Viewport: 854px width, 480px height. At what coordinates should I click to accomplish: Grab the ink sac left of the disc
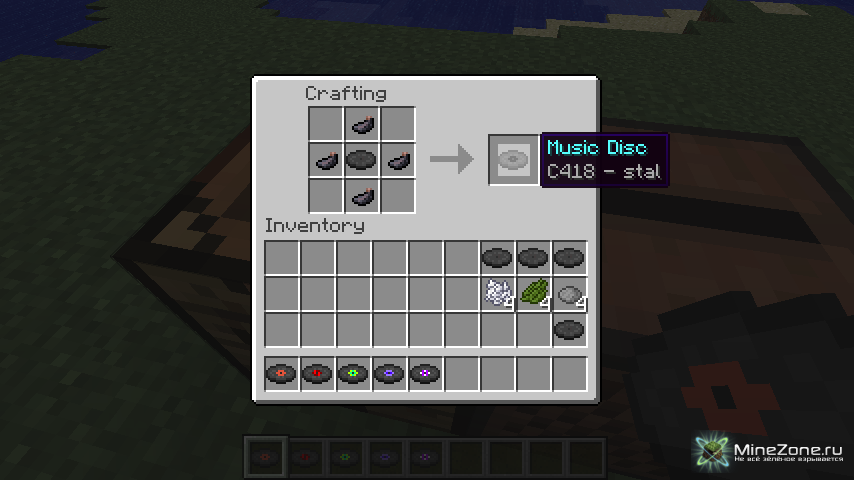(x=326, y=160)
